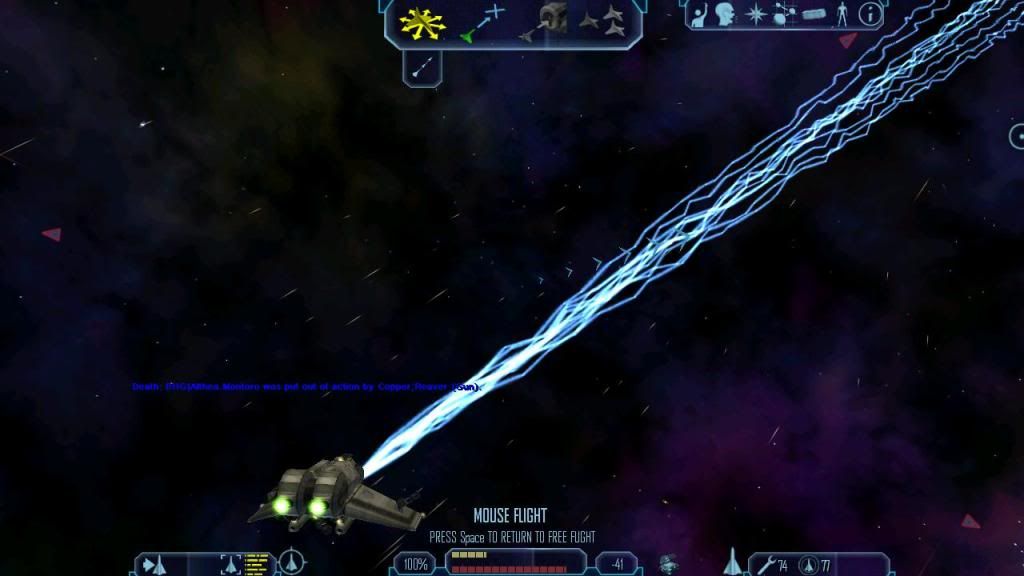Open the waving-figure request menu
1024x576 pixels.
(x=701, y=16)
